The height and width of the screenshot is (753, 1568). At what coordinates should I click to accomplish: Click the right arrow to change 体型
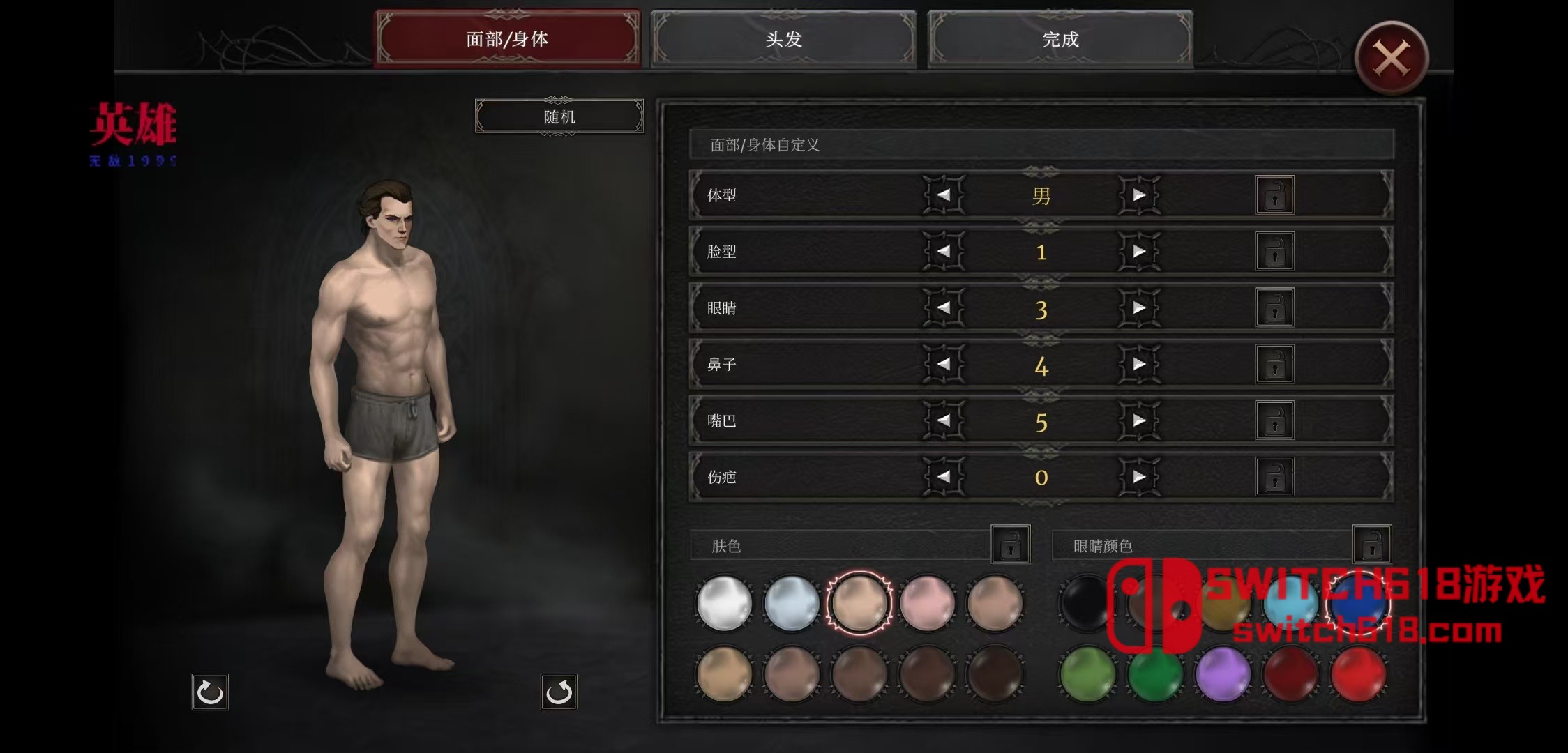1140,195
